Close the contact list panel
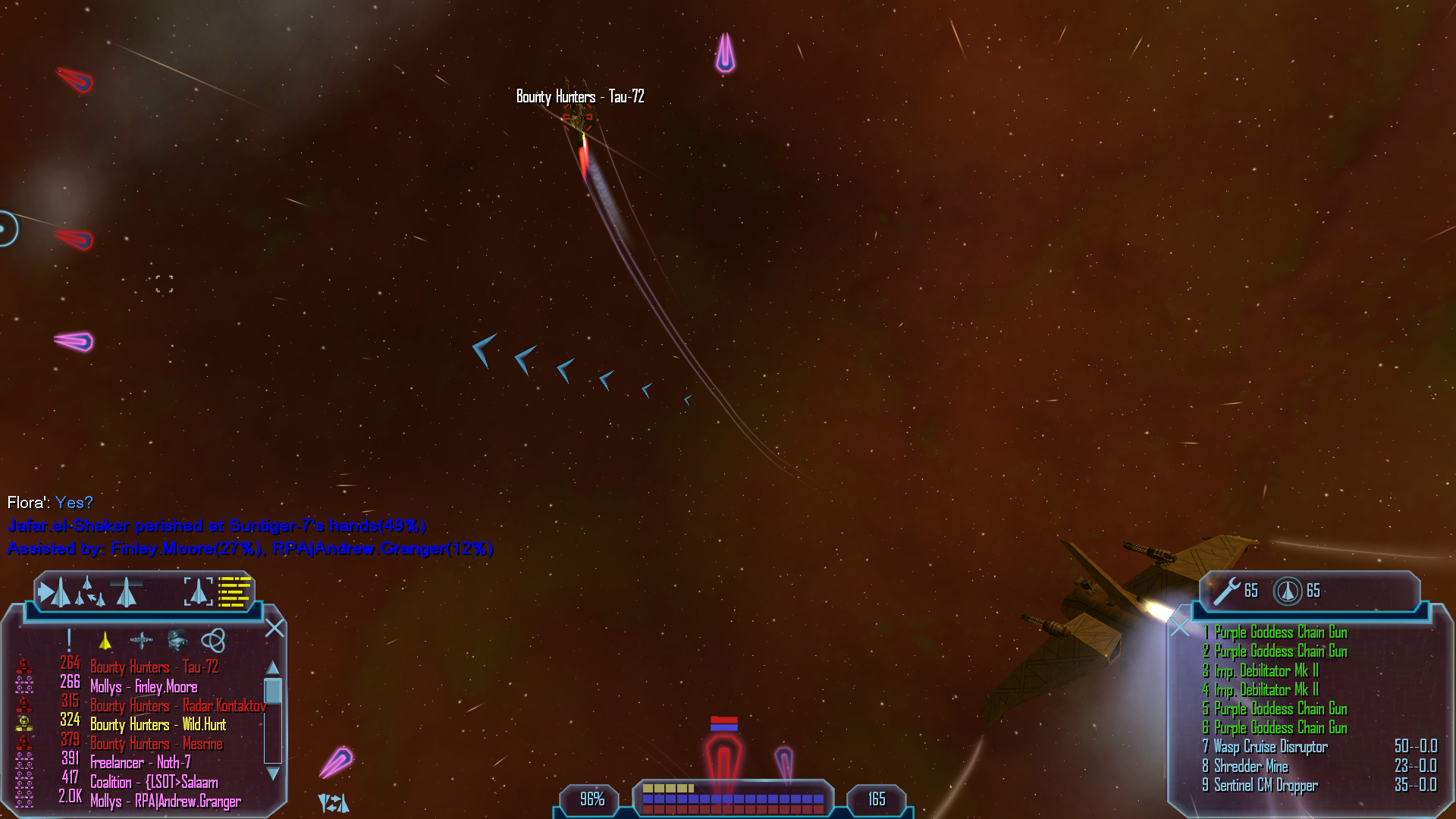Screen dimensions: 1456x819 tap(275, 628)
